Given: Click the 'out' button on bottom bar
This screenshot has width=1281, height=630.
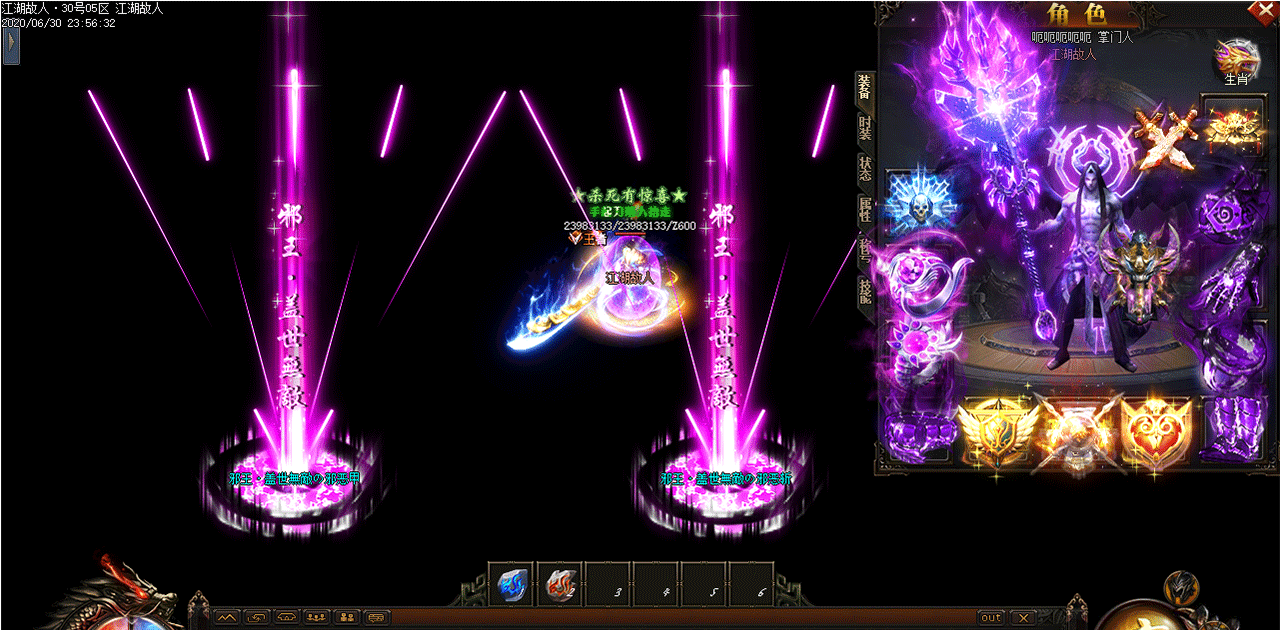Looking at the screenshot, I should click(990, 618).
